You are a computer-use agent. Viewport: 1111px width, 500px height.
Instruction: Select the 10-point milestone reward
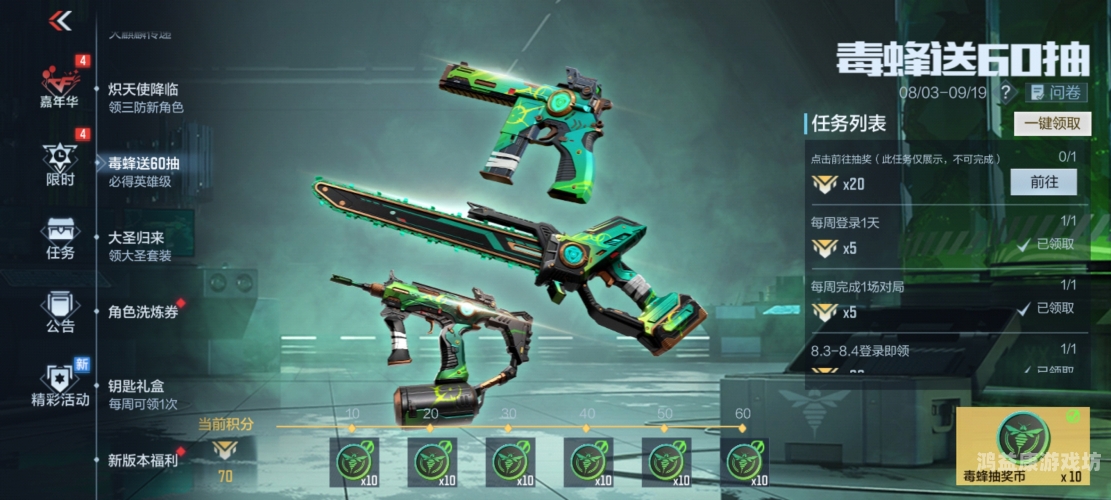coord(354,461)
